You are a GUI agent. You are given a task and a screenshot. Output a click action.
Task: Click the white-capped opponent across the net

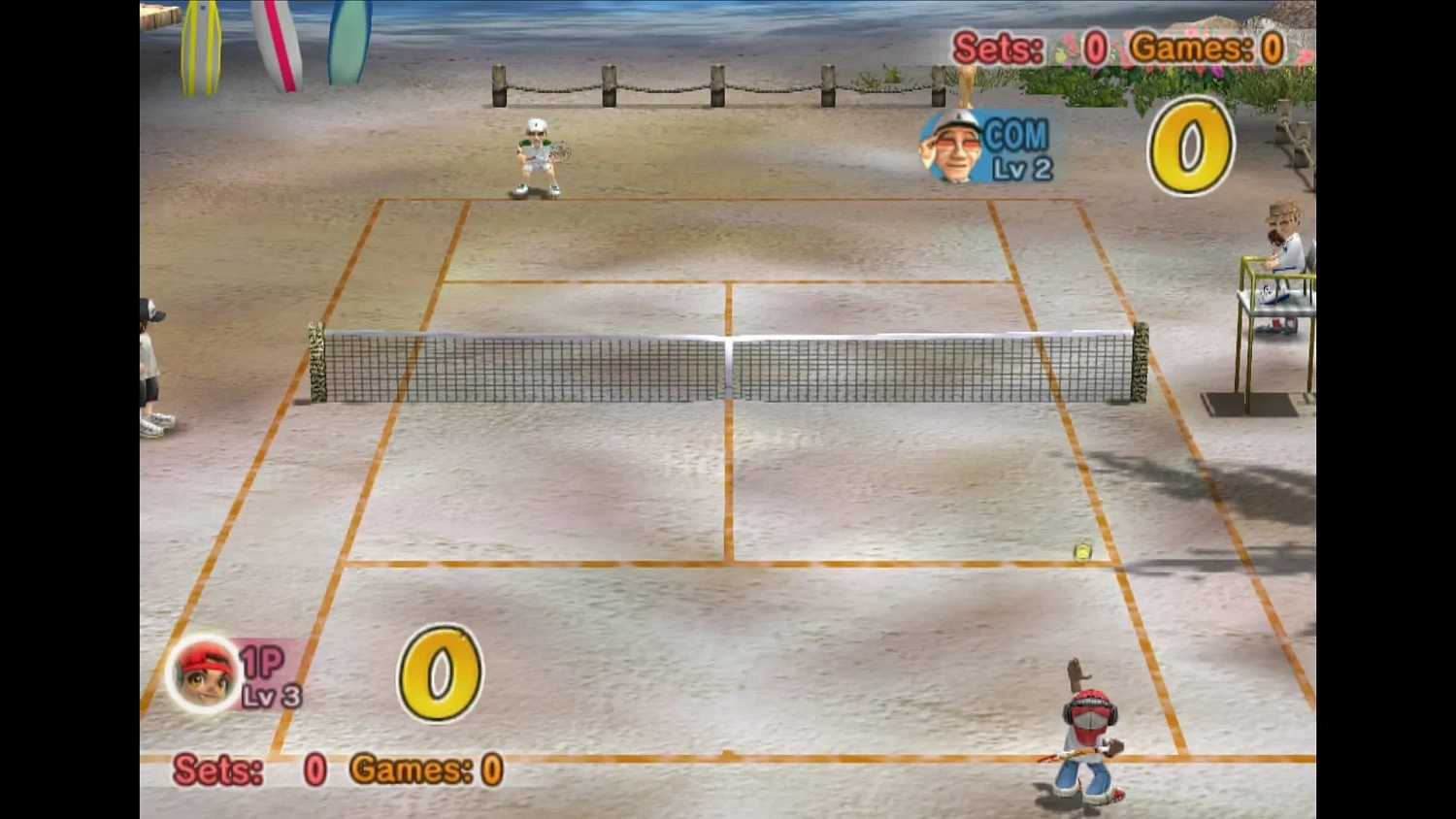pos(535,155)
